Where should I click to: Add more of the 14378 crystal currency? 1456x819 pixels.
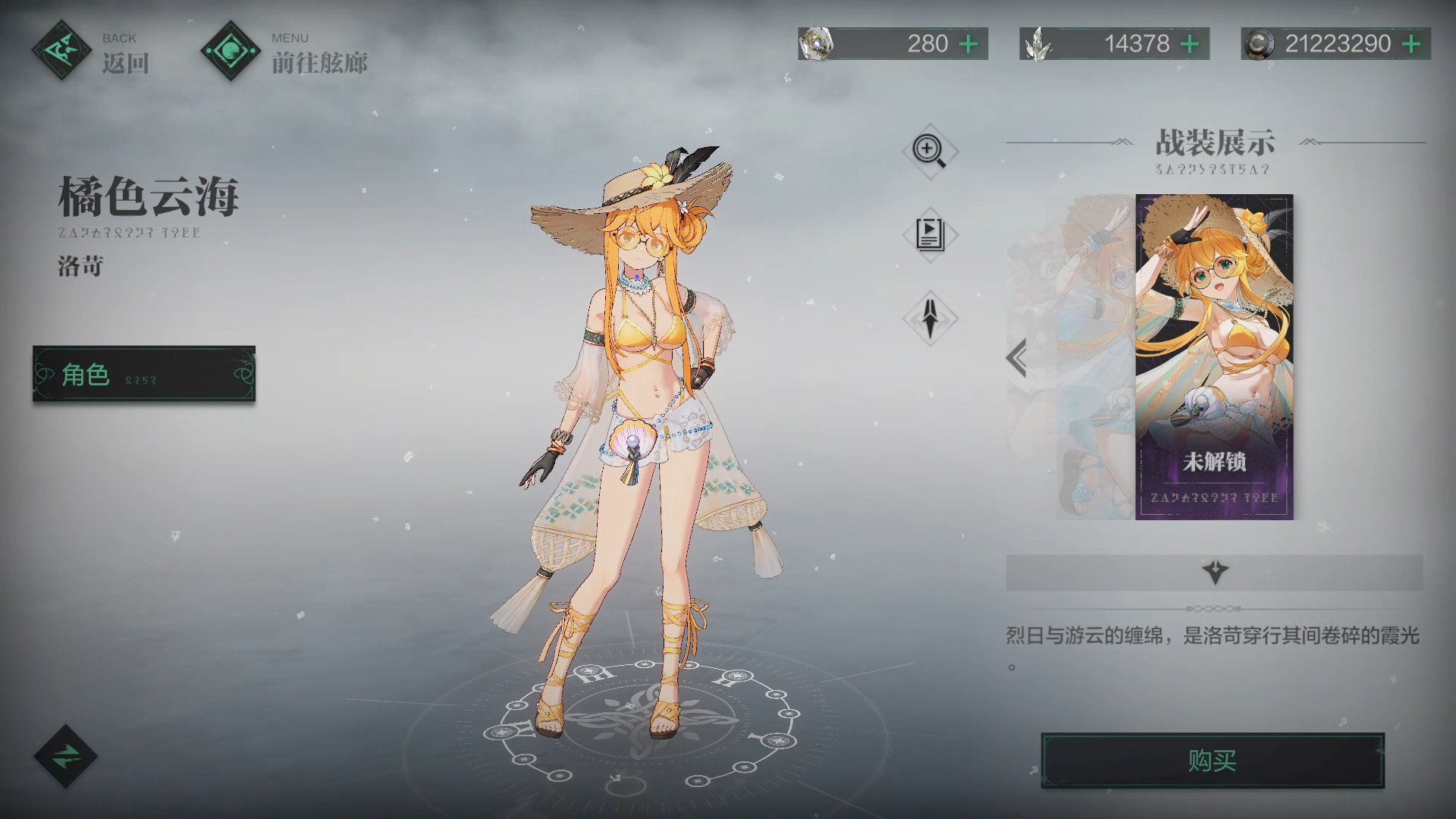click(1190, 44)
